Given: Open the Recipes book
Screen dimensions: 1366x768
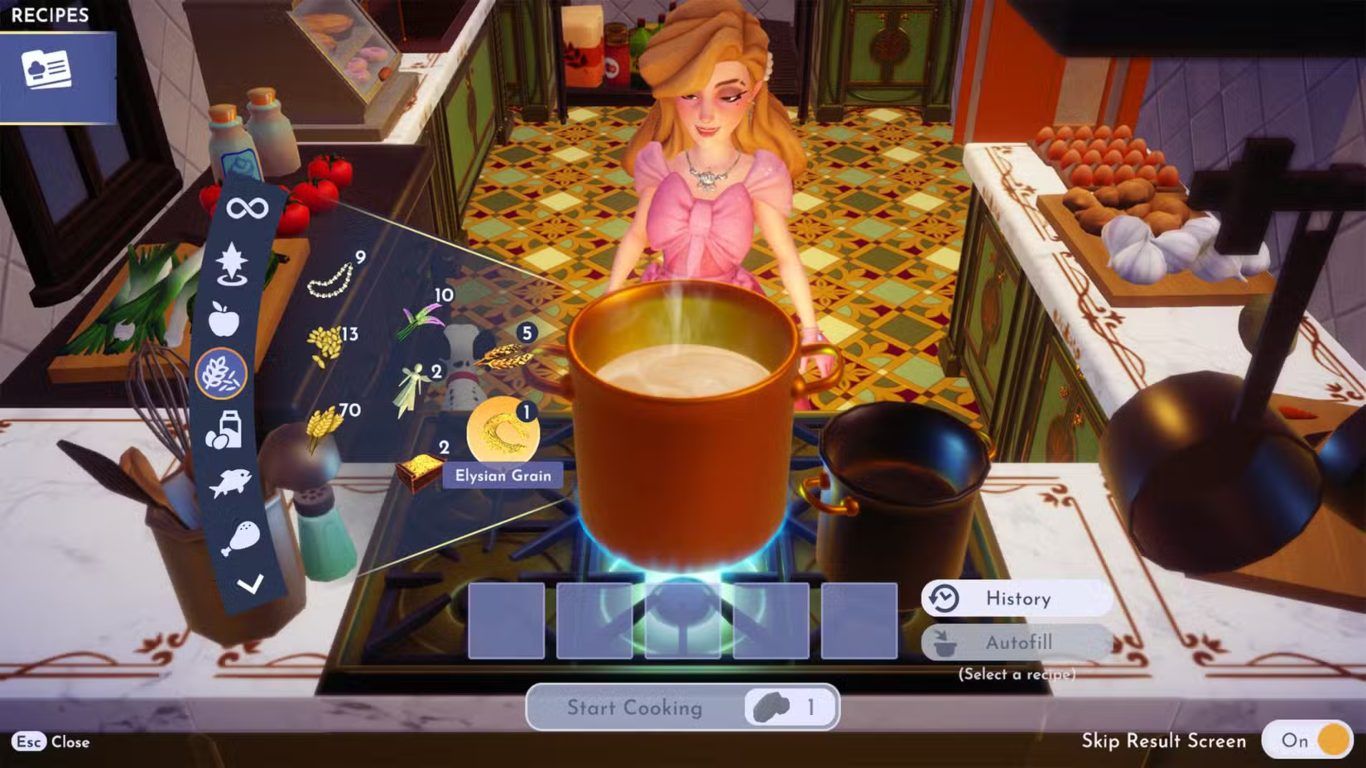Looking at the screenshot, I should 47,70.
